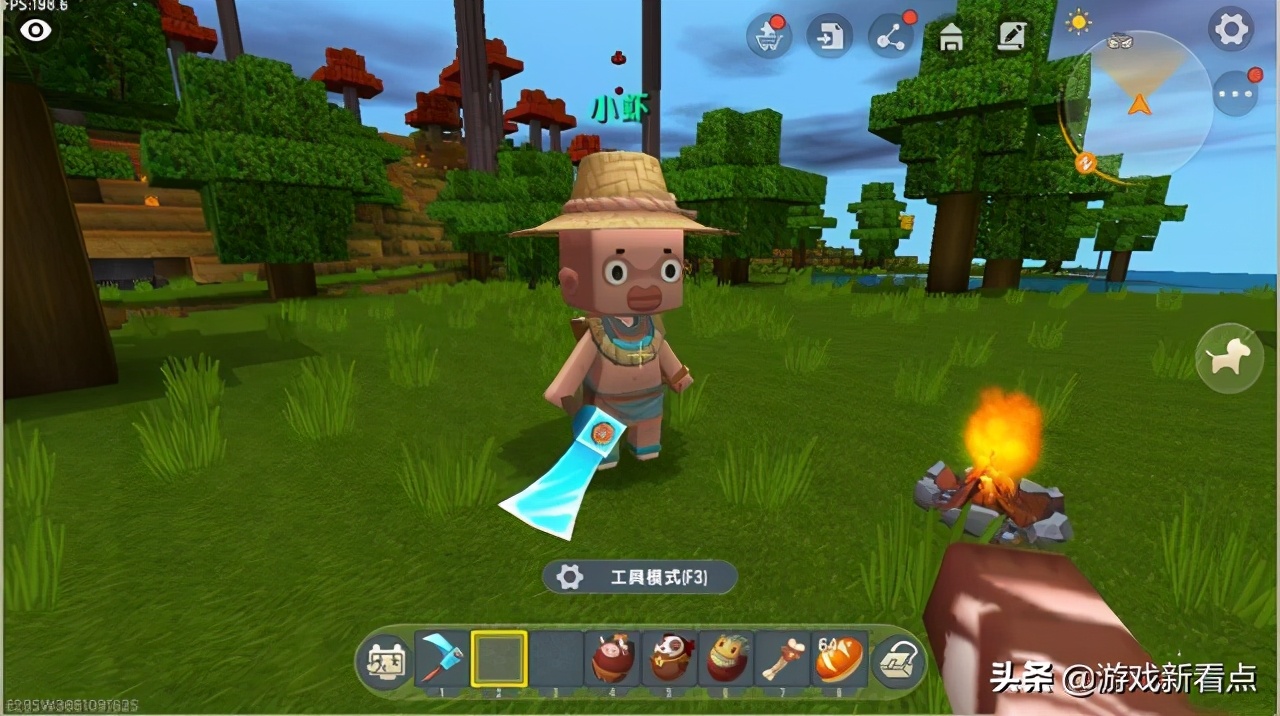The image size is (1280, 716).
Task: Select the panda-faced spawn egg slot
Action: (x=670, y=658)
